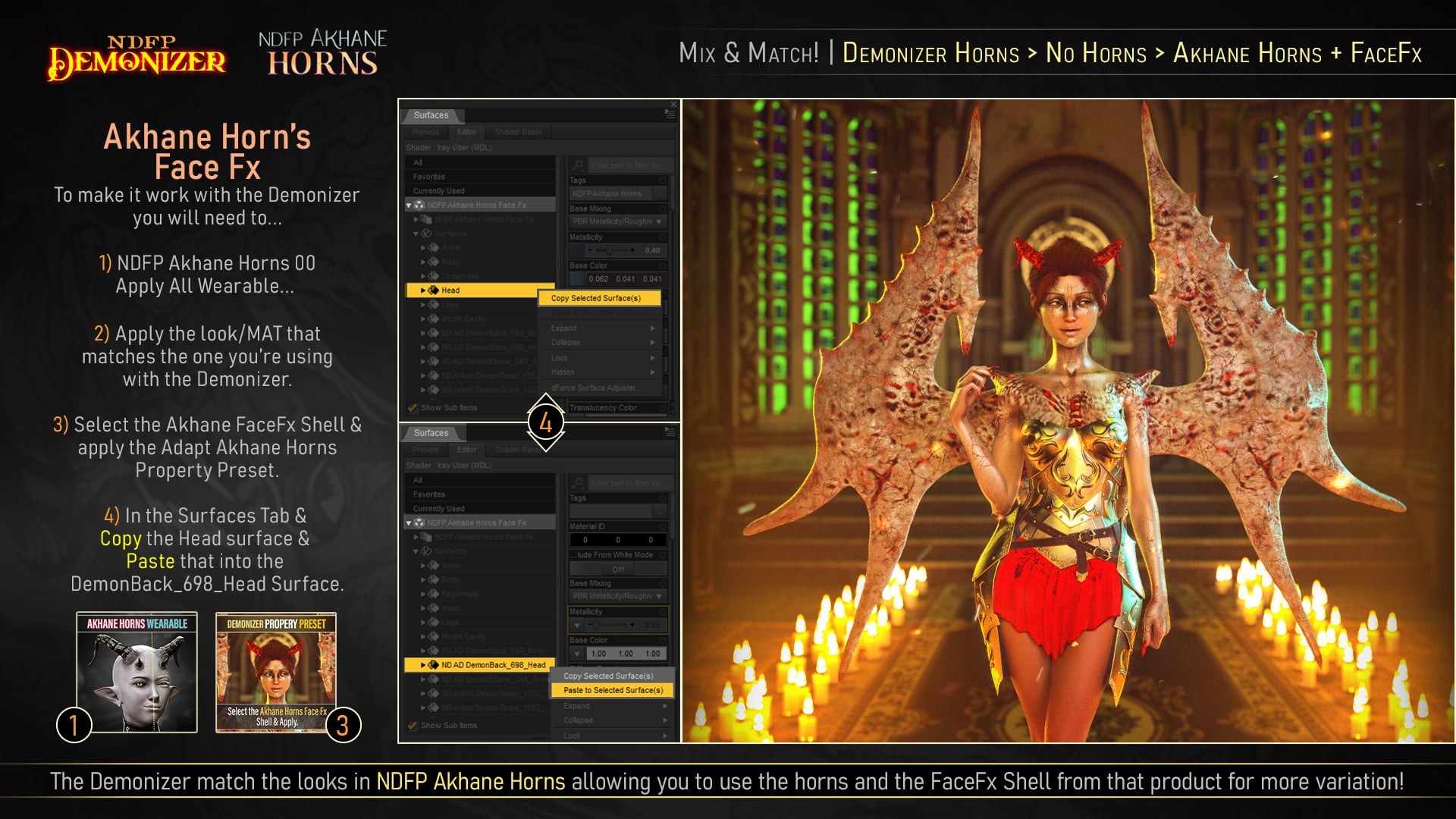Viewport: 1456px width, 819px height.
Task: Open the Presets tab in Surfaces
Action: (425, 132)
